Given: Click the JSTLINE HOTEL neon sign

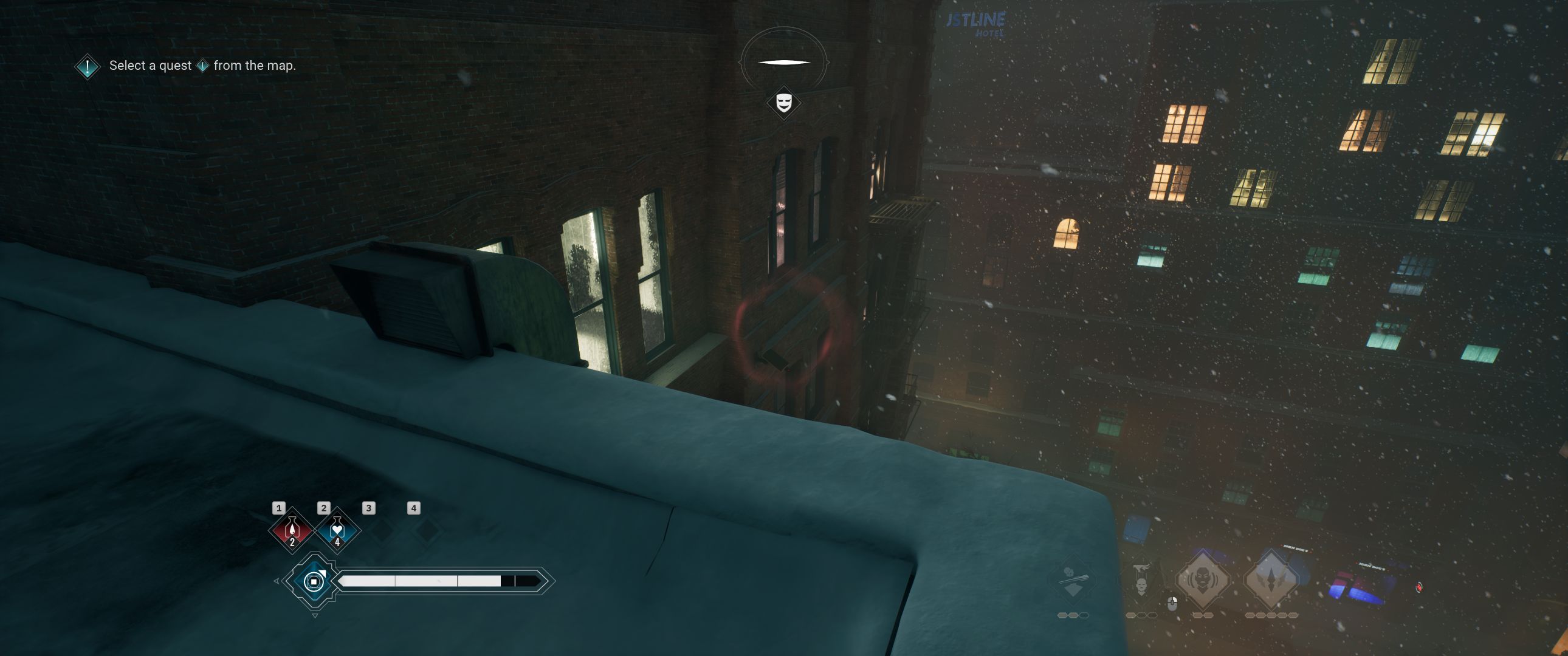Looking at the screenshot, I should [977, 20].
